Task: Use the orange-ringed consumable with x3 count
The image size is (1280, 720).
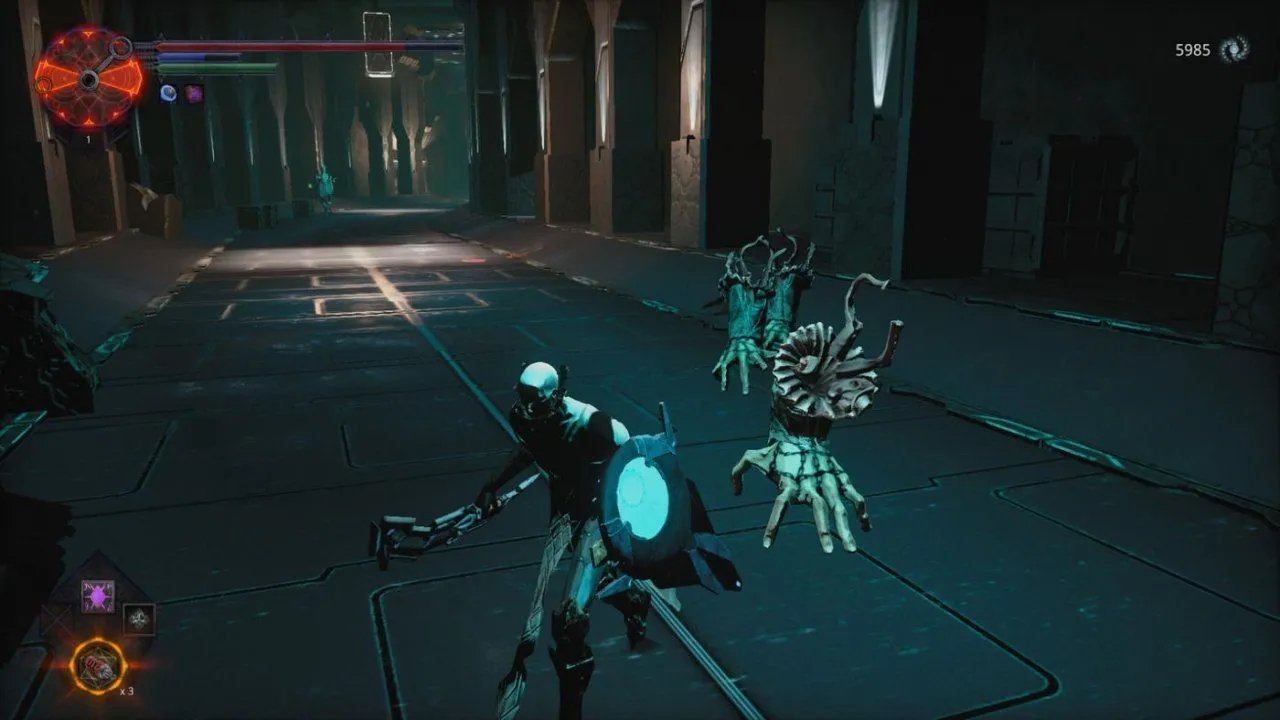Action: click(99, 666)
